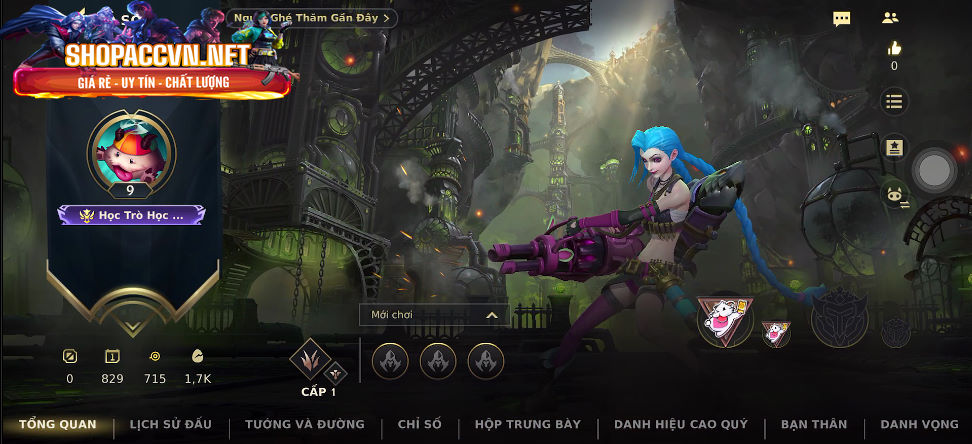Switch to the Bạn Thân tab

(813, 425)
